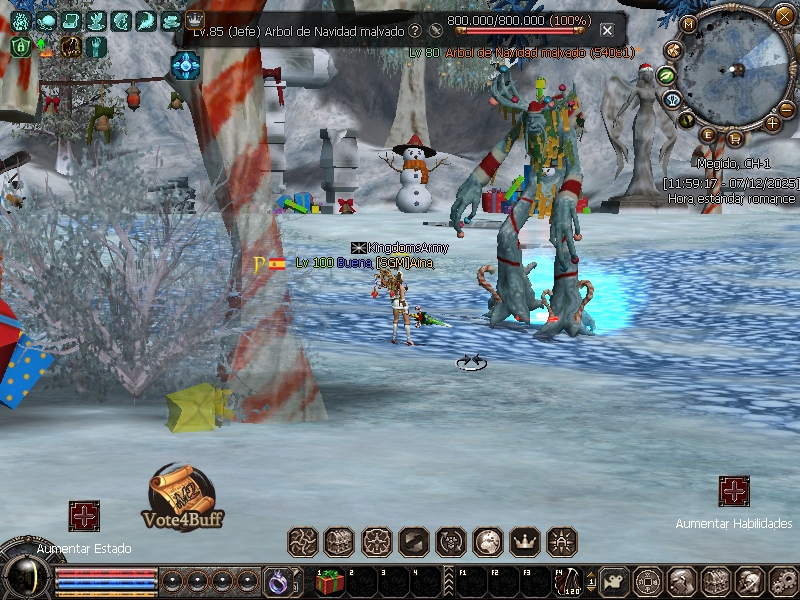Click the Vote4Buff scroll button
Screen dimensions: 800x600
click(185, 495)
